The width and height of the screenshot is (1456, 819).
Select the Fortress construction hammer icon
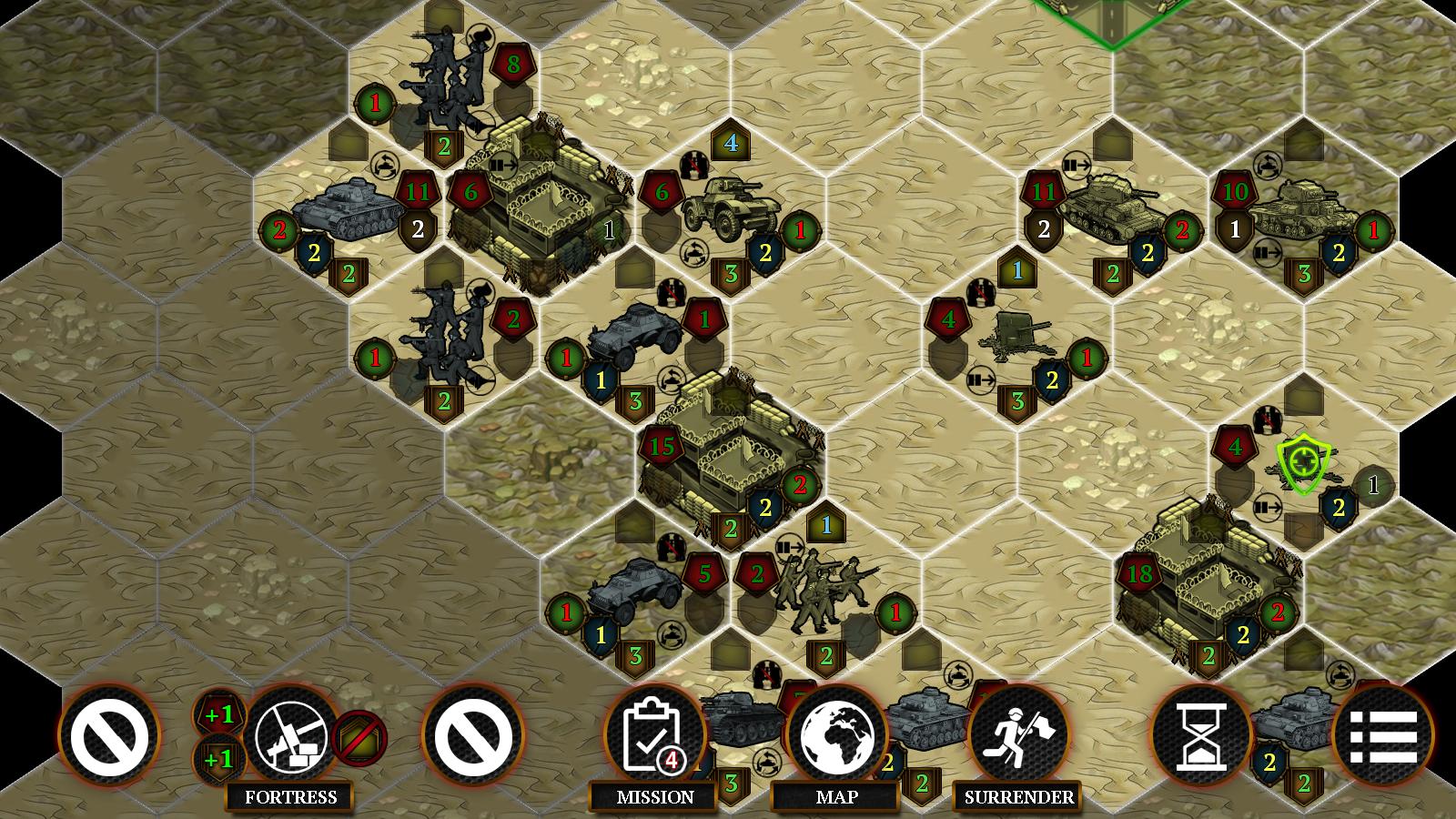pyautogui.click(x=291, y=737)
